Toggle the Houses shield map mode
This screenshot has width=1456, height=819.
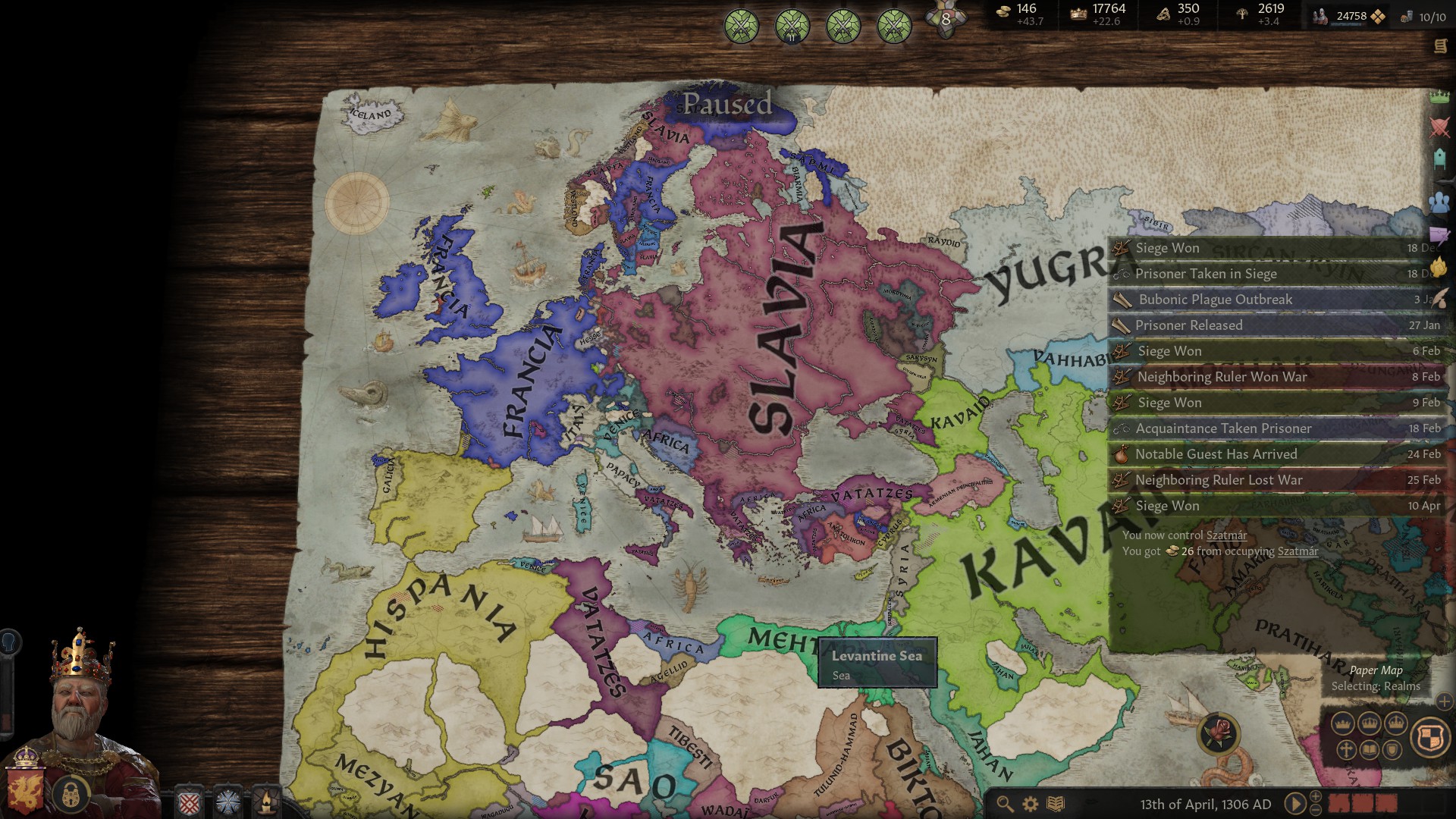1392,750
